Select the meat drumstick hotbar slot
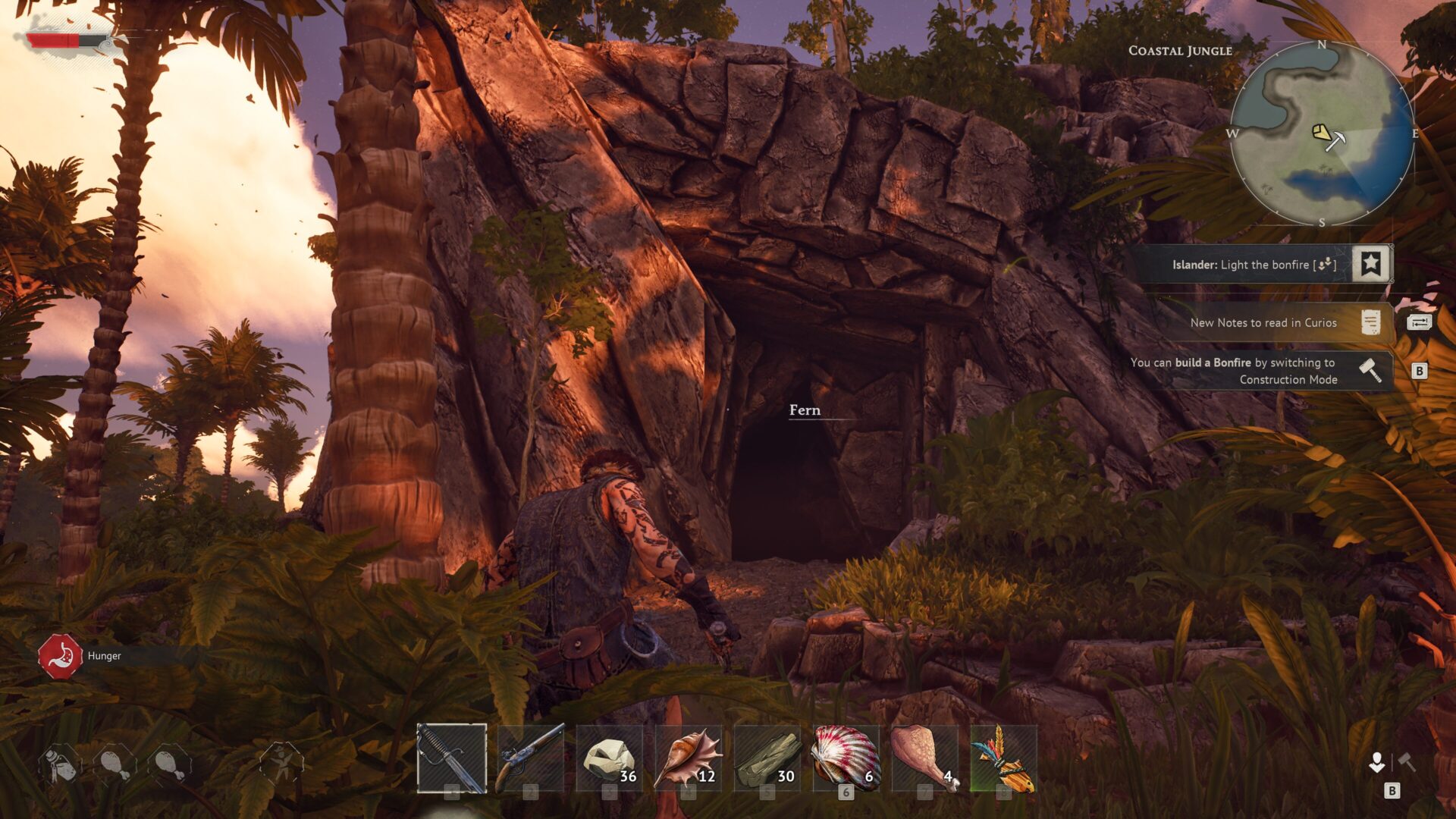1456x819 pixels. click(x=925, y=758)
